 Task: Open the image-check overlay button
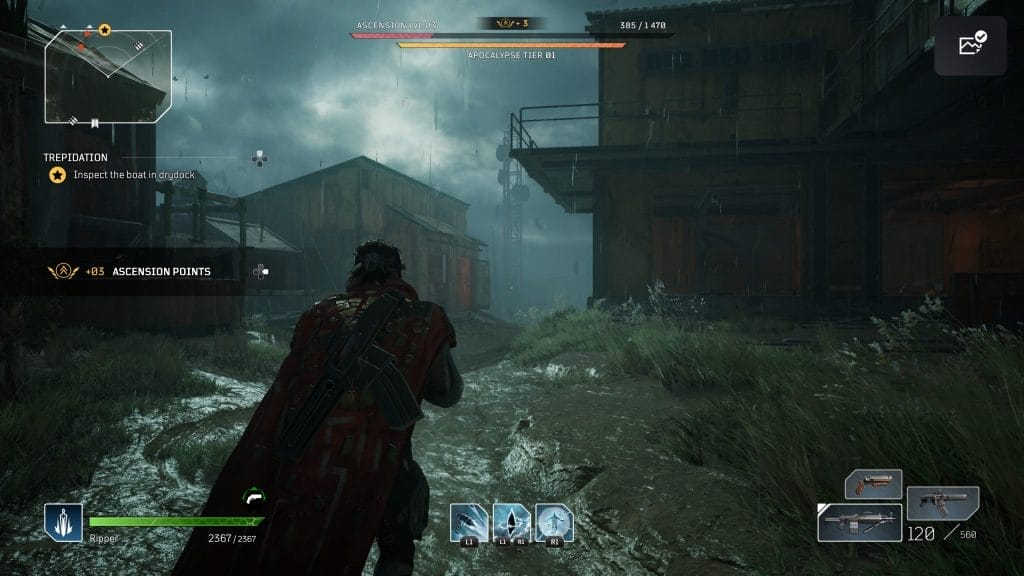pyautogui.click(x=972, y=46)
